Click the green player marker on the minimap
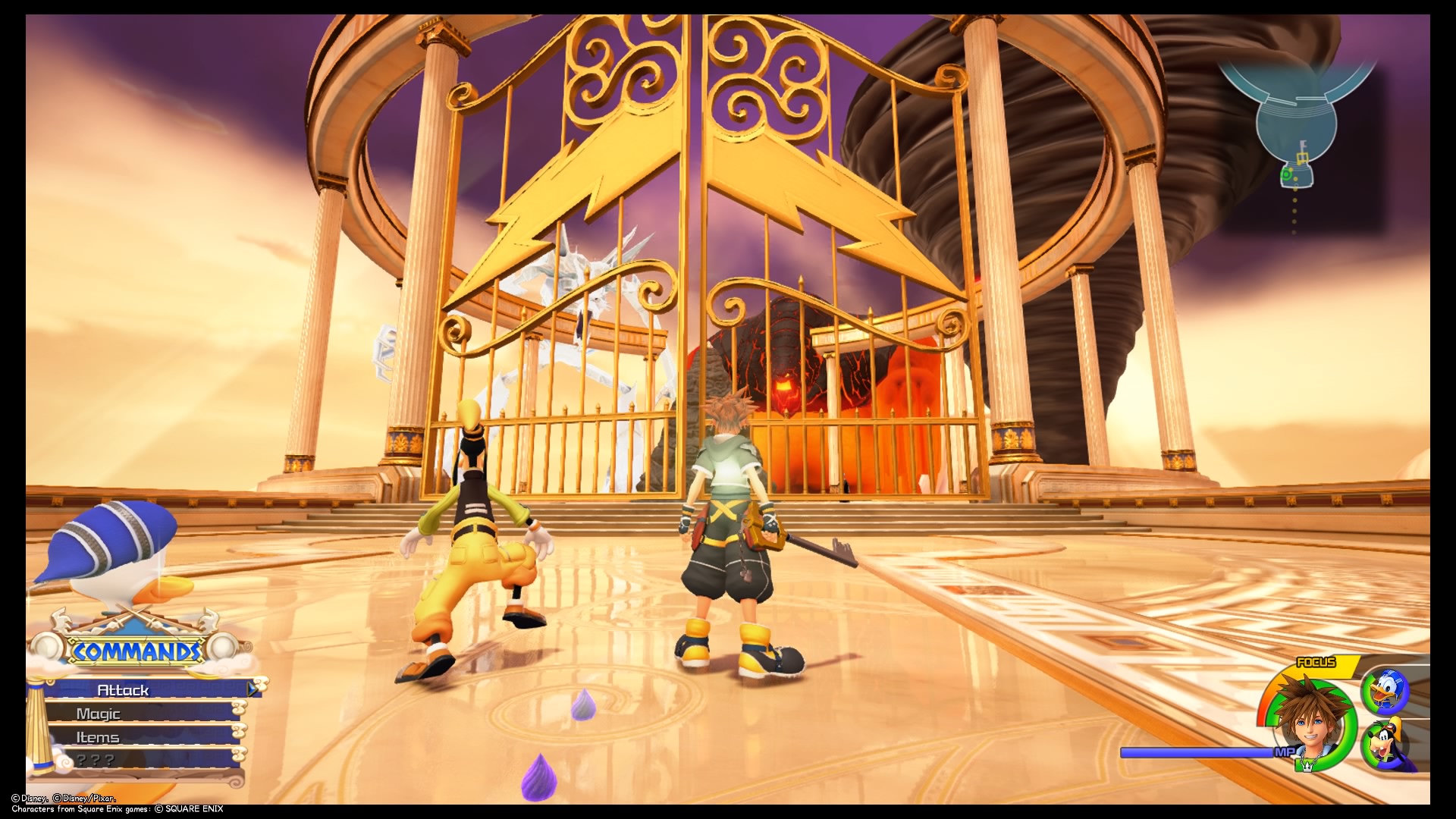 1287,174
